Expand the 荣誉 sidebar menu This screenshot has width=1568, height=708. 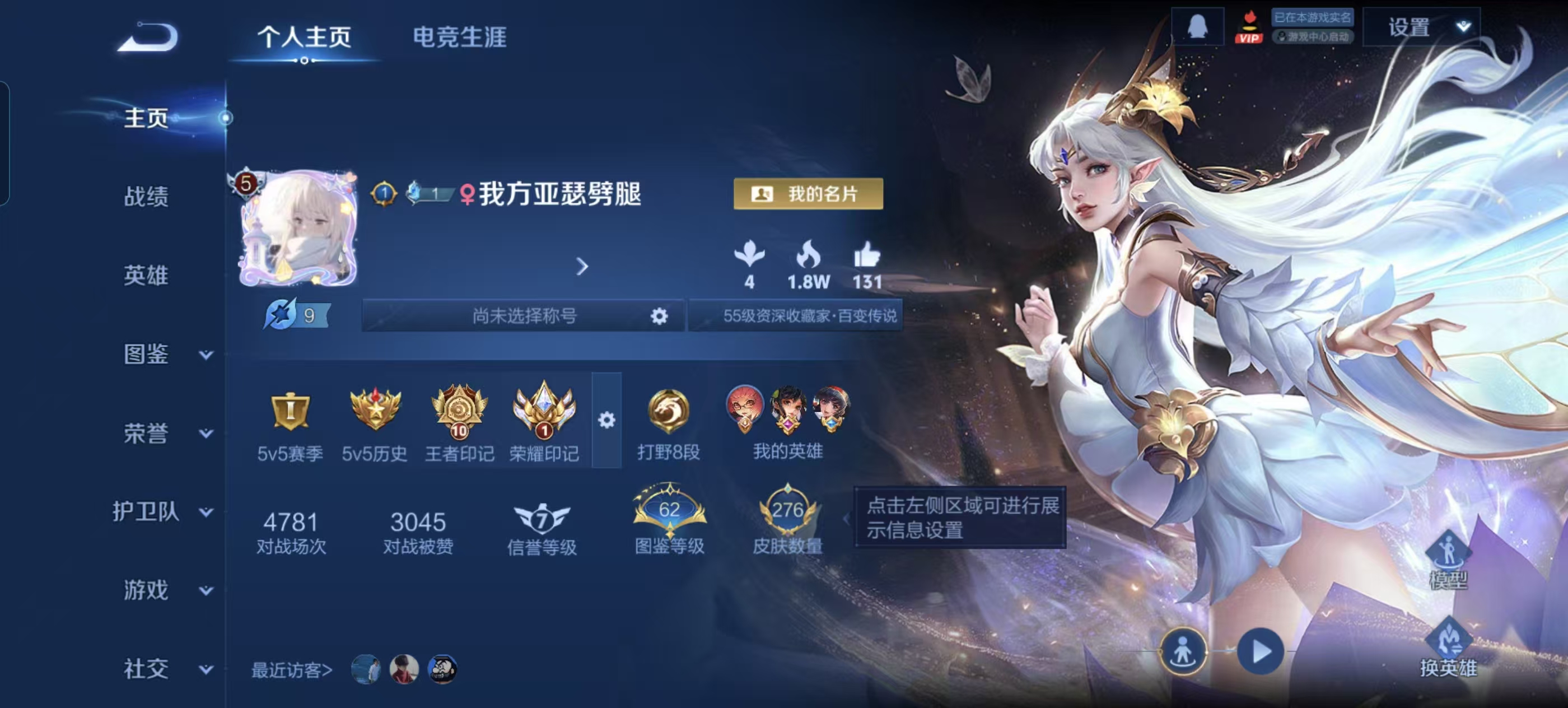click(x=164, y=434)
